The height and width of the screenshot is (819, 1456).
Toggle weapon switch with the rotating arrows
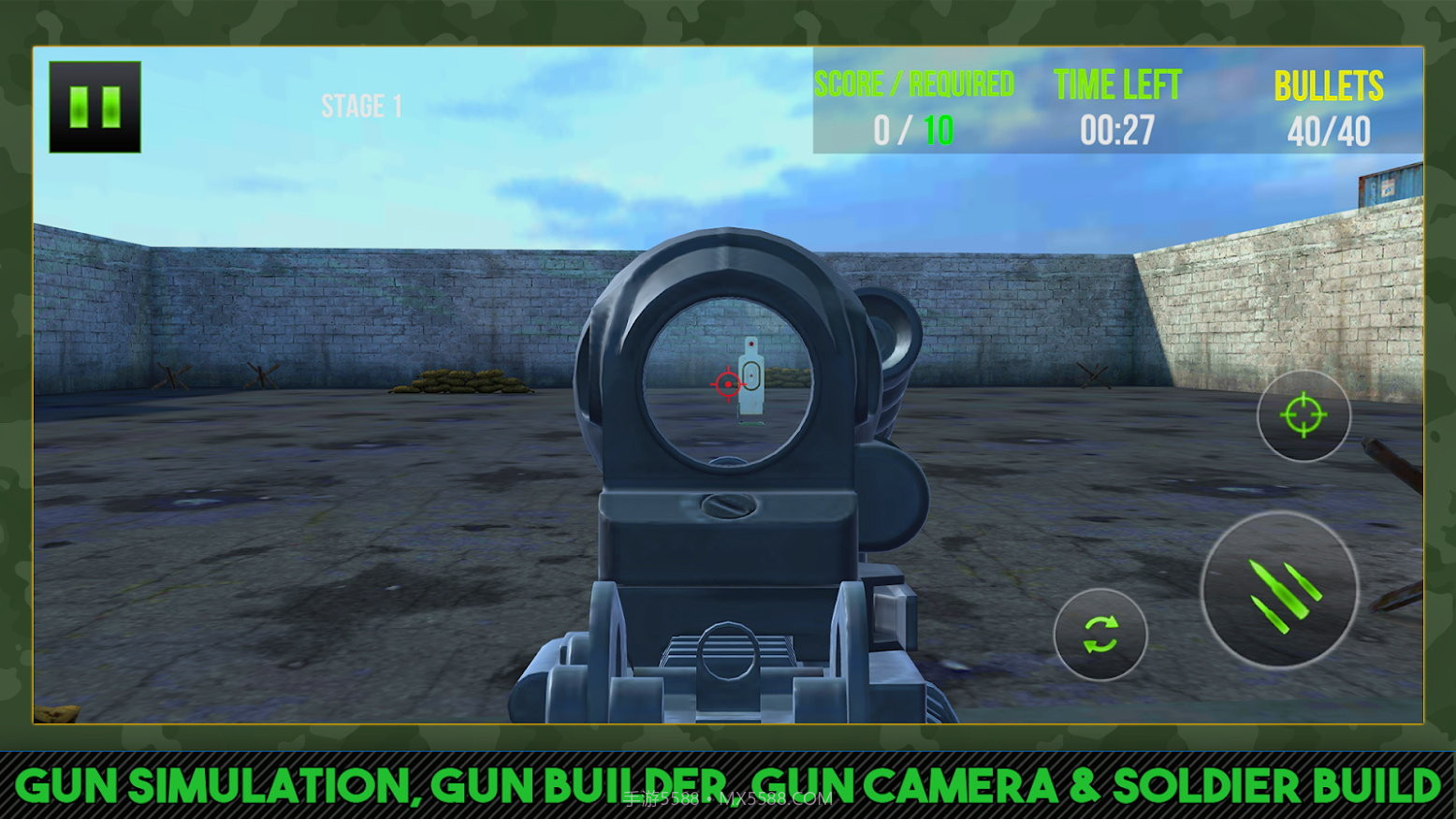point(1100,636)
